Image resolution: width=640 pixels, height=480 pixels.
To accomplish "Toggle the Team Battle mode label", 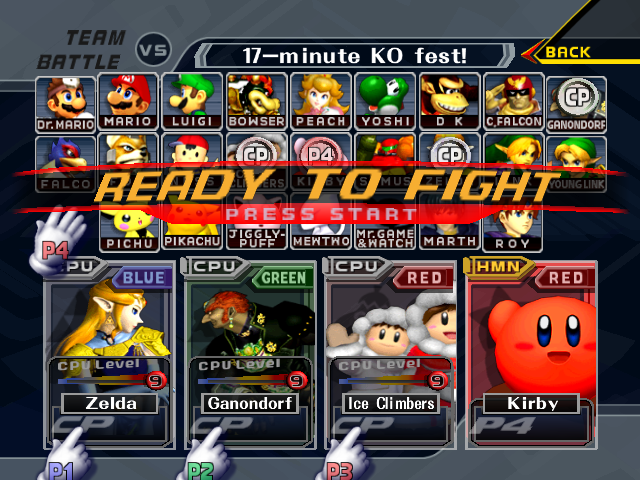I will [x=82, y=49].
